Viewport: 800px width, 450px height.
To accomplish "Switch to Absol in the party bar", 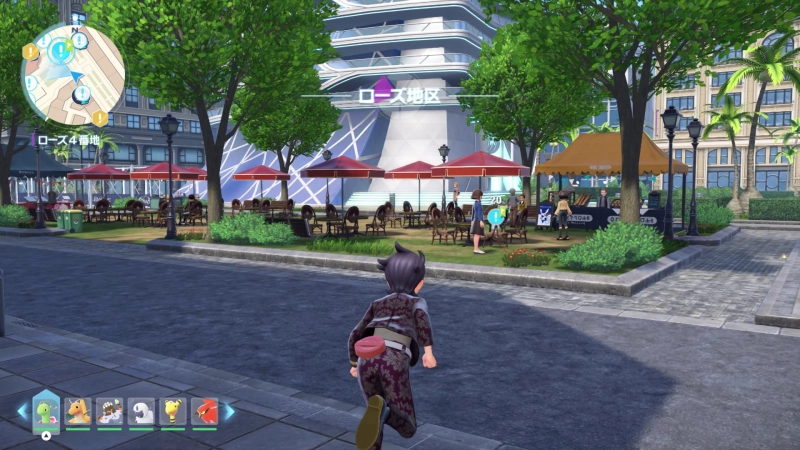I will [x=141, y=411].
